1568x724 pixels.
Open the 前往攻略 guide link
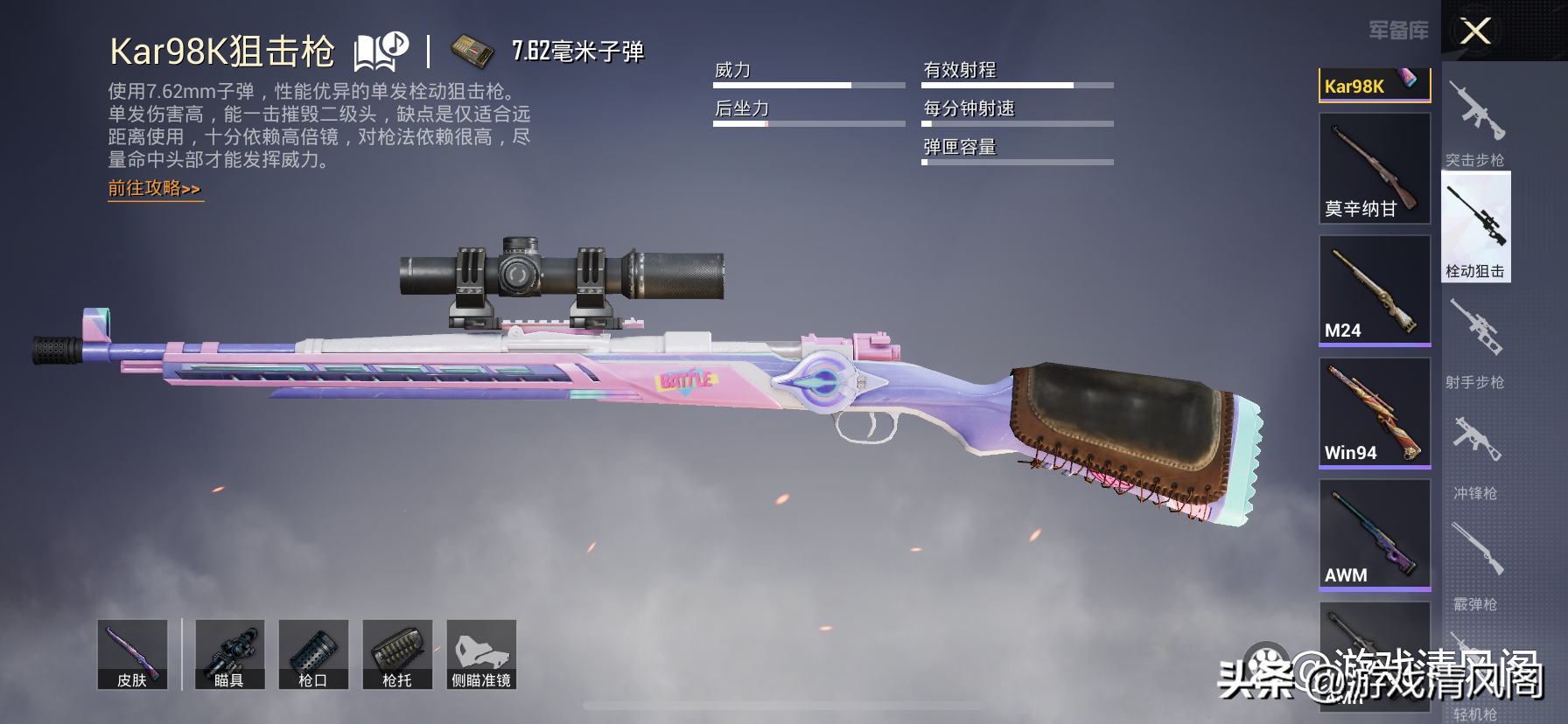[x=155, y=189]
